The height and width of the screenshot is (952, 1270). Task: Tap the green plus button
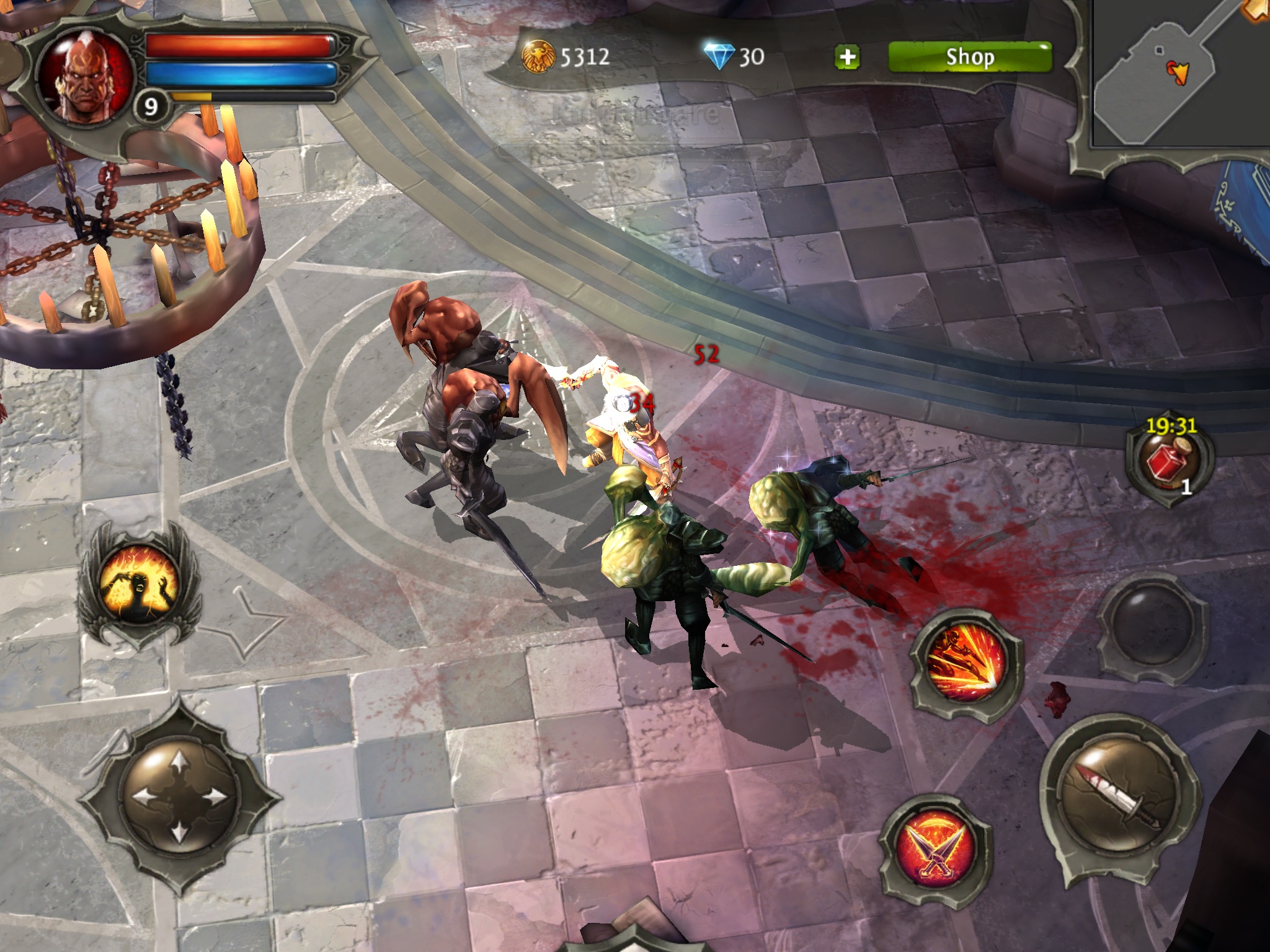(847, 58)
